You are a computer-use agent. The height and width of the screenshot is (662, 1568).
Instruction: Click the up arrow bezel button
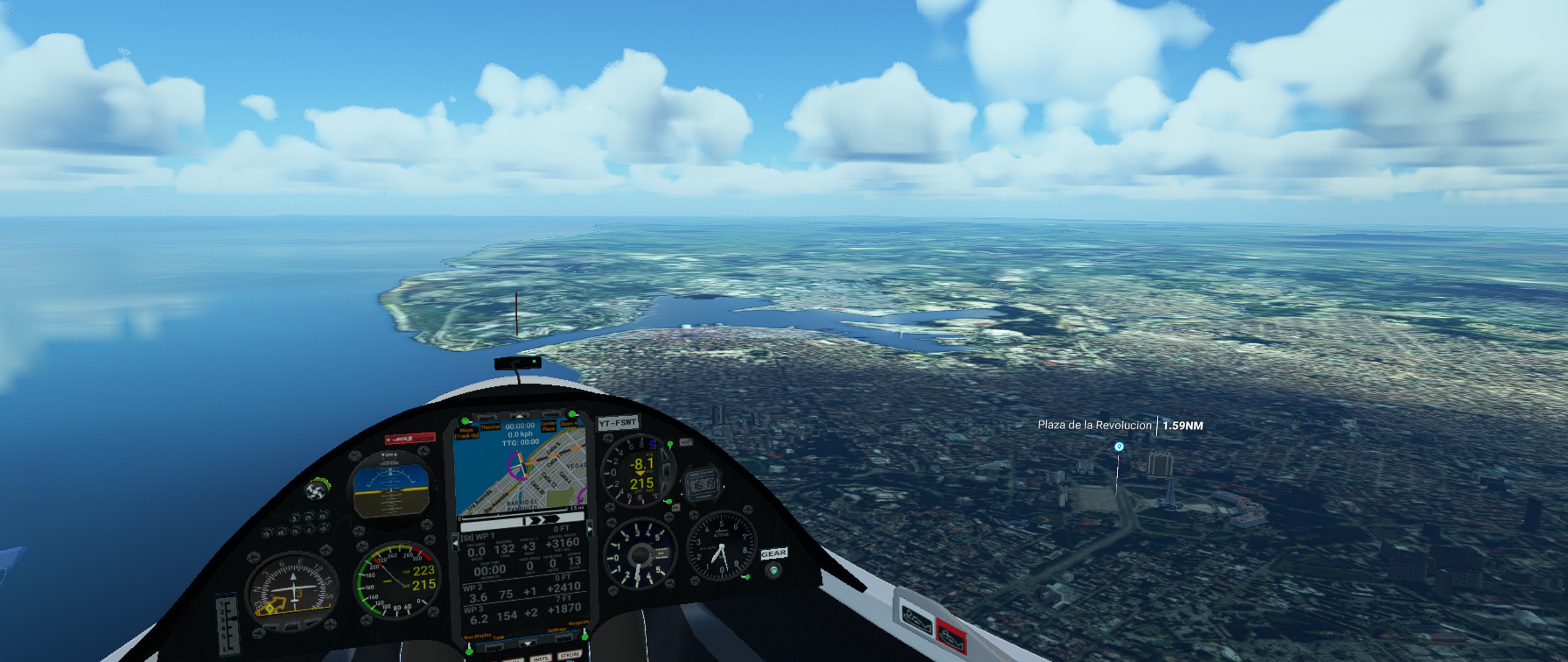[x=519, y=415]
